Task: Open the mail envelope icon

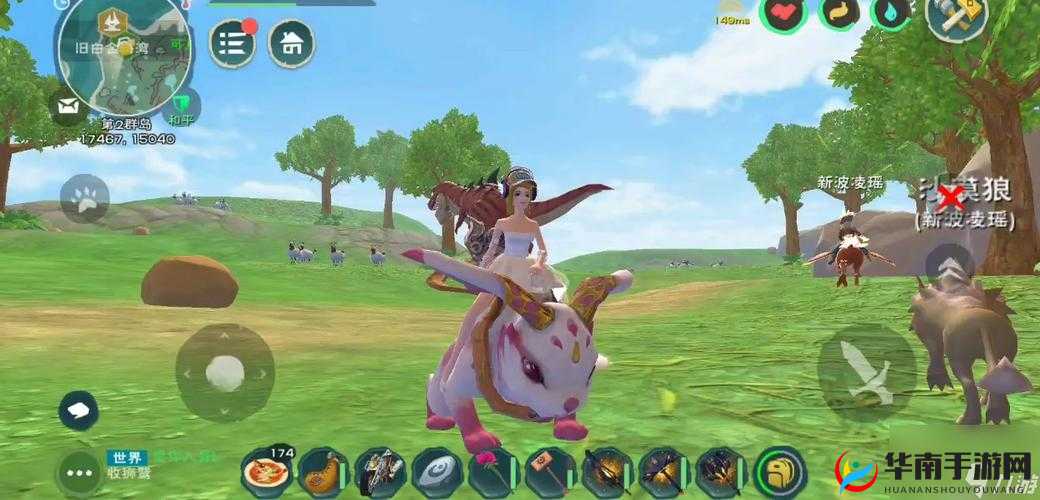Action: click(x=69, y=106)
